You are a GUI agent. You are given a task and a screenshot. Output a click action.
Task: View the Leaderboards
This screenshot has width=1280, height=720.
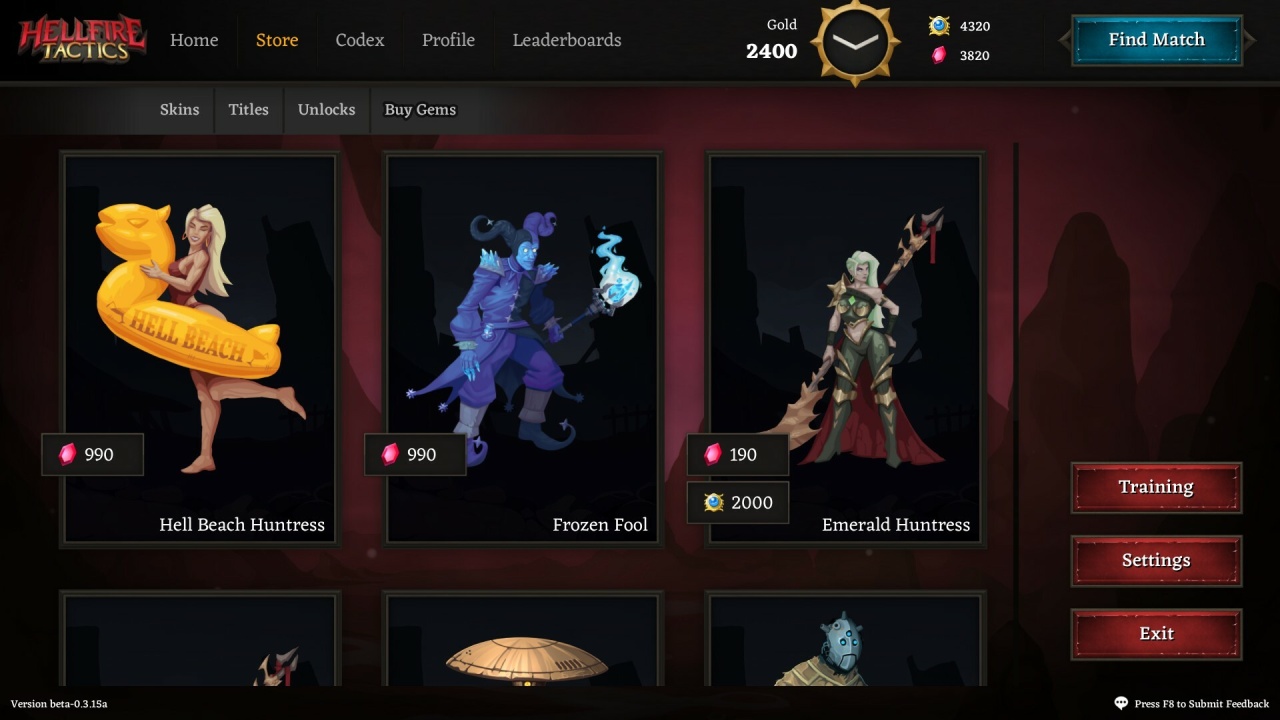pos(567,40)
